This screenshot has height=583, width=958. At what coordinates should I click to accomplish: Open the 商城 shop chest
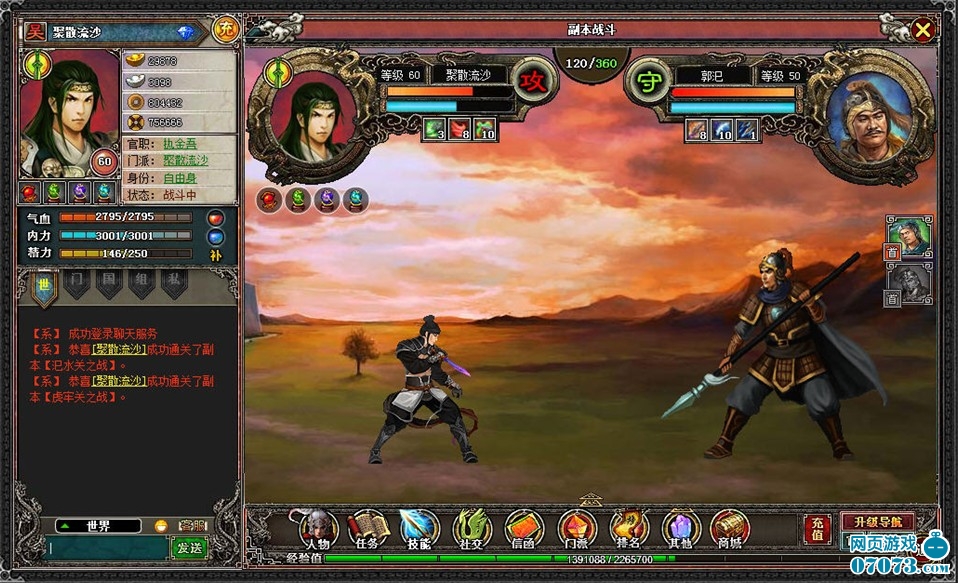tap(731, 527)
